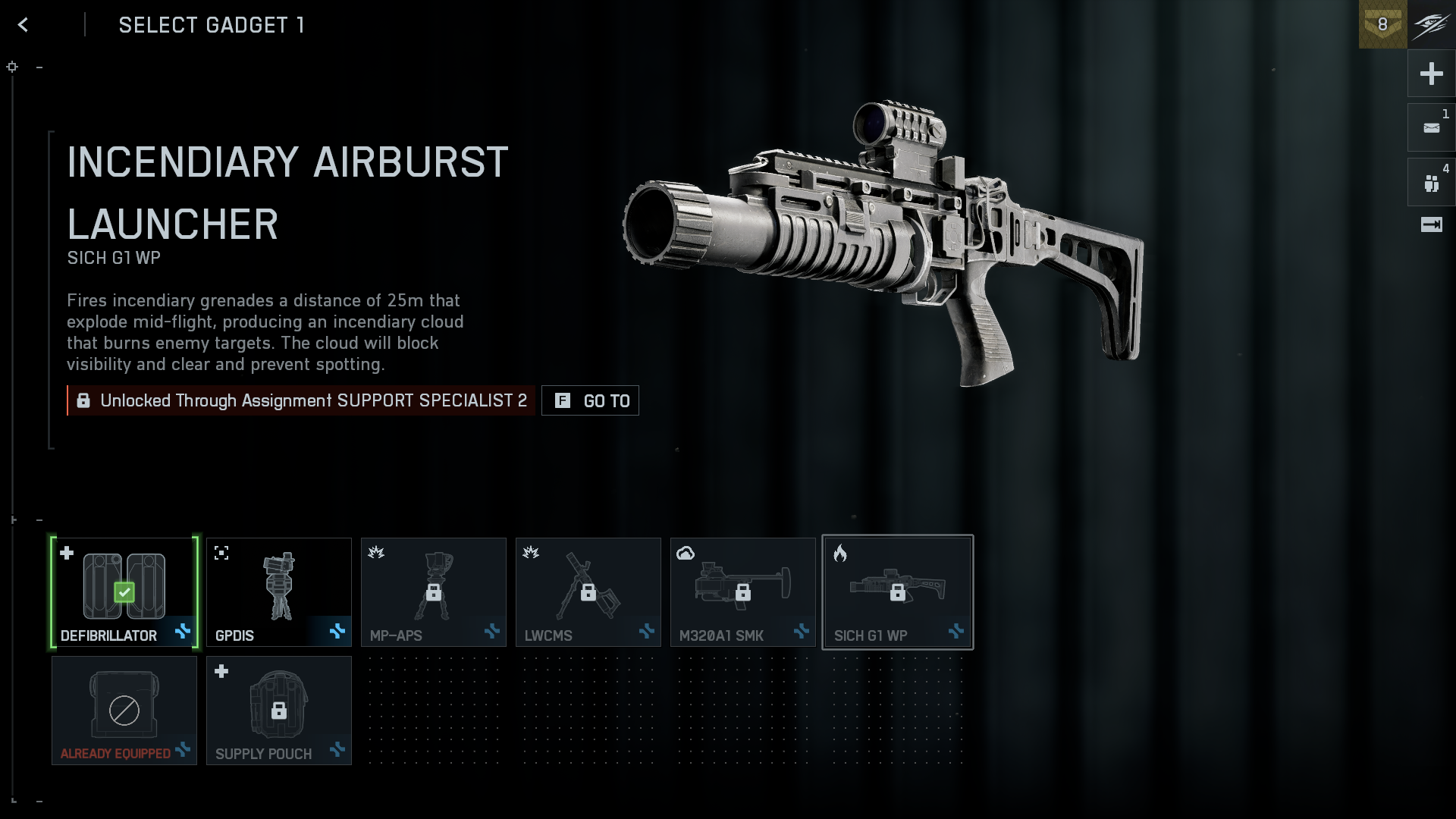Choose the GPDIS gadget tile
The width and height of the screenshot is (1456, 819).
[279, 592]
